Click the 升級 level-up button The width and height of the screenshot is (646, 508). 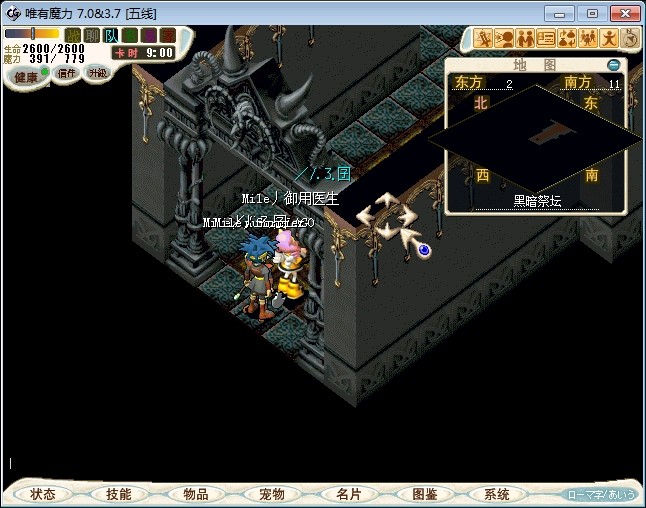point(98,74)
